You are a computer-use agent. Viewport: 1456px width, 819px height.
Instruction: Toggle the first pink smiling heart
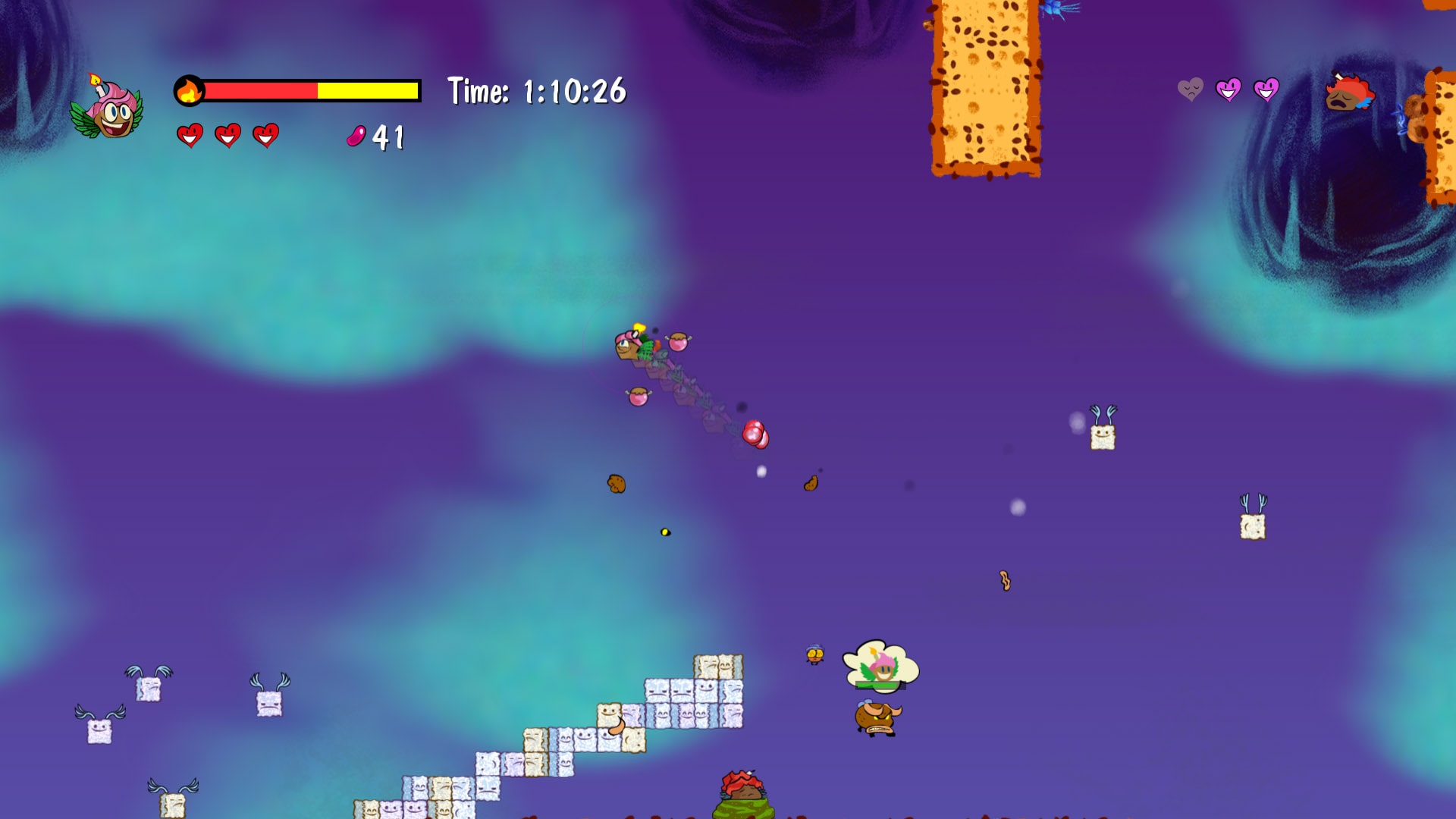1230,90
